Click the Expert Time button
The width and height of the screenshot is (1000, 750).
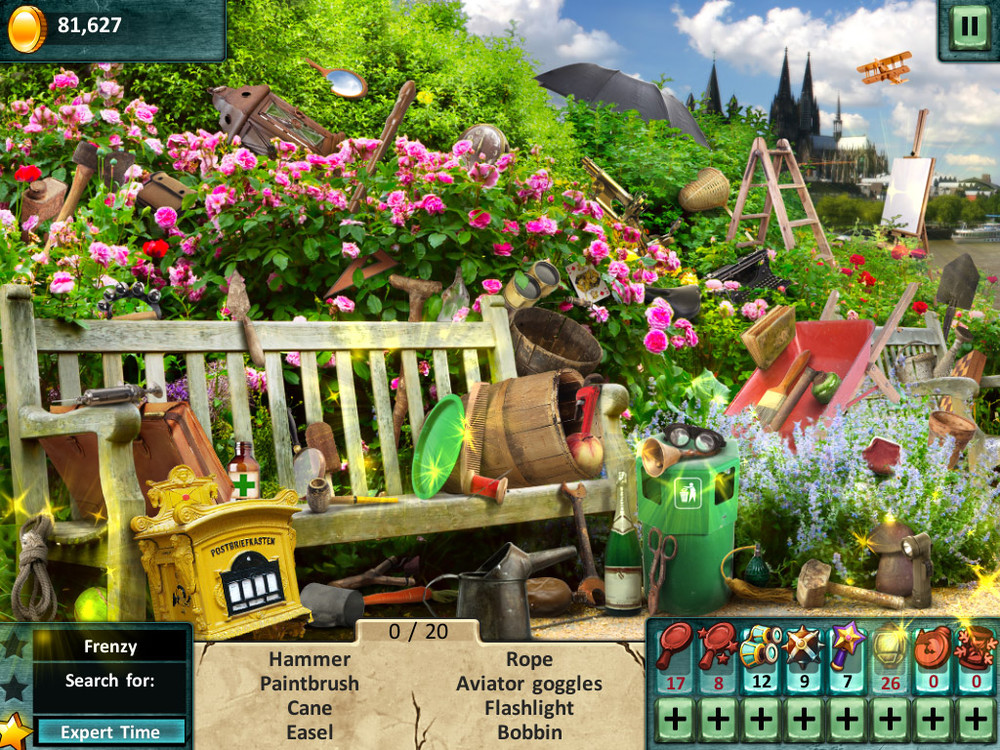coord(110,732)
